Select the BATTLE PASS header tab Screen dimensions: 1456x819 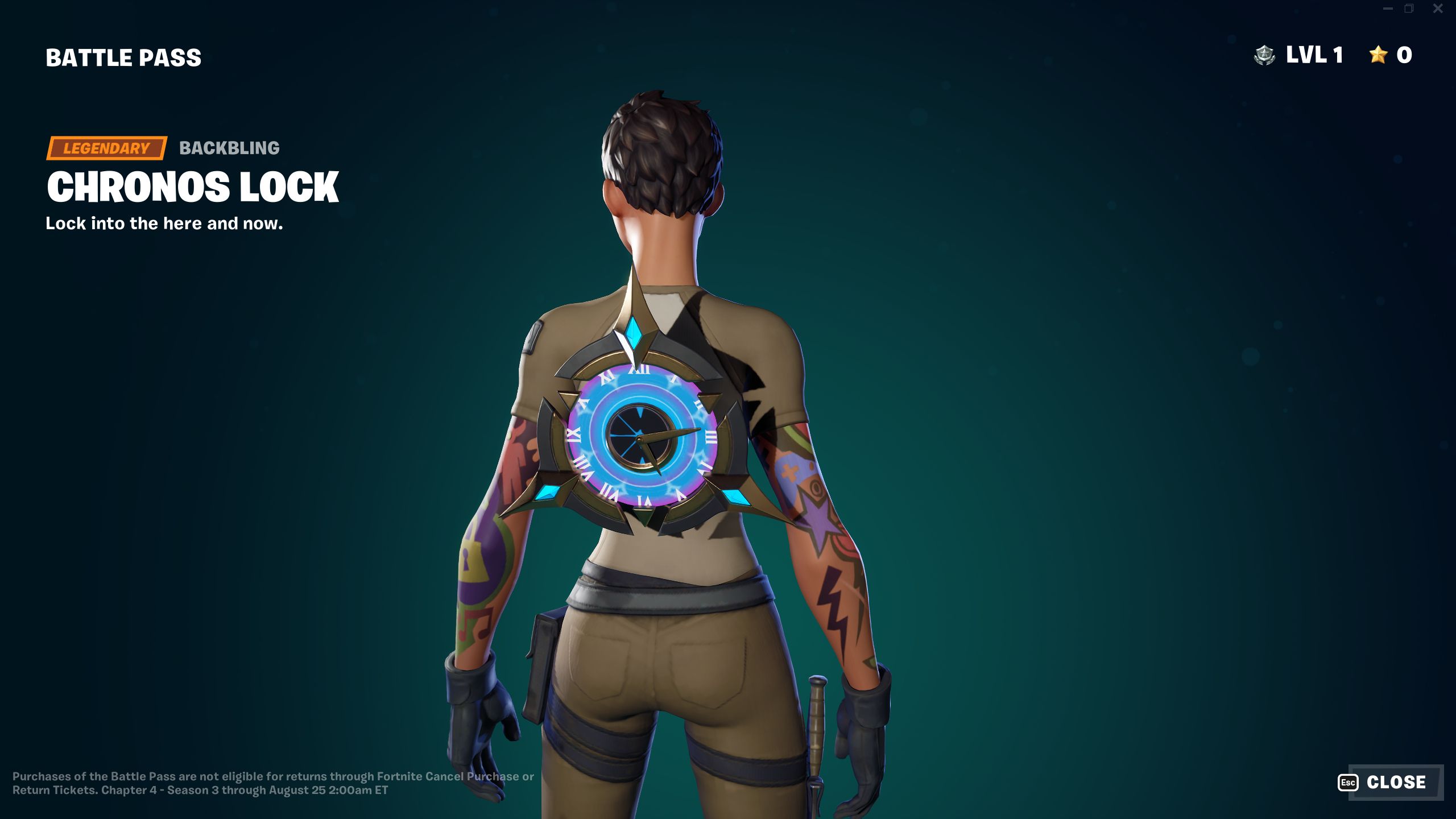coord(123,56)
